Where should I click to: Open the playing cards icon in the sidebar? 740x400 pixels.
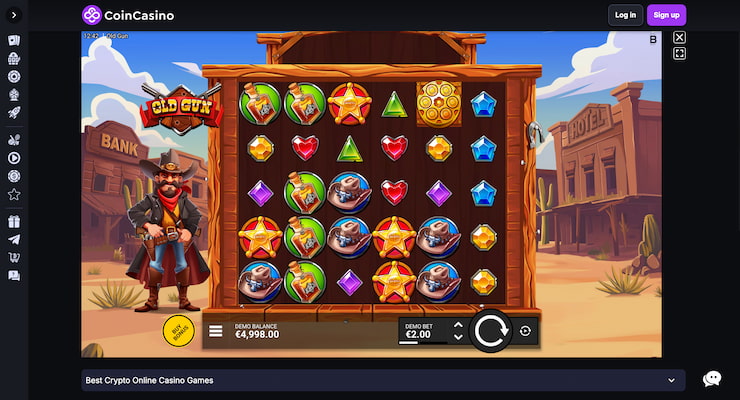14,41
